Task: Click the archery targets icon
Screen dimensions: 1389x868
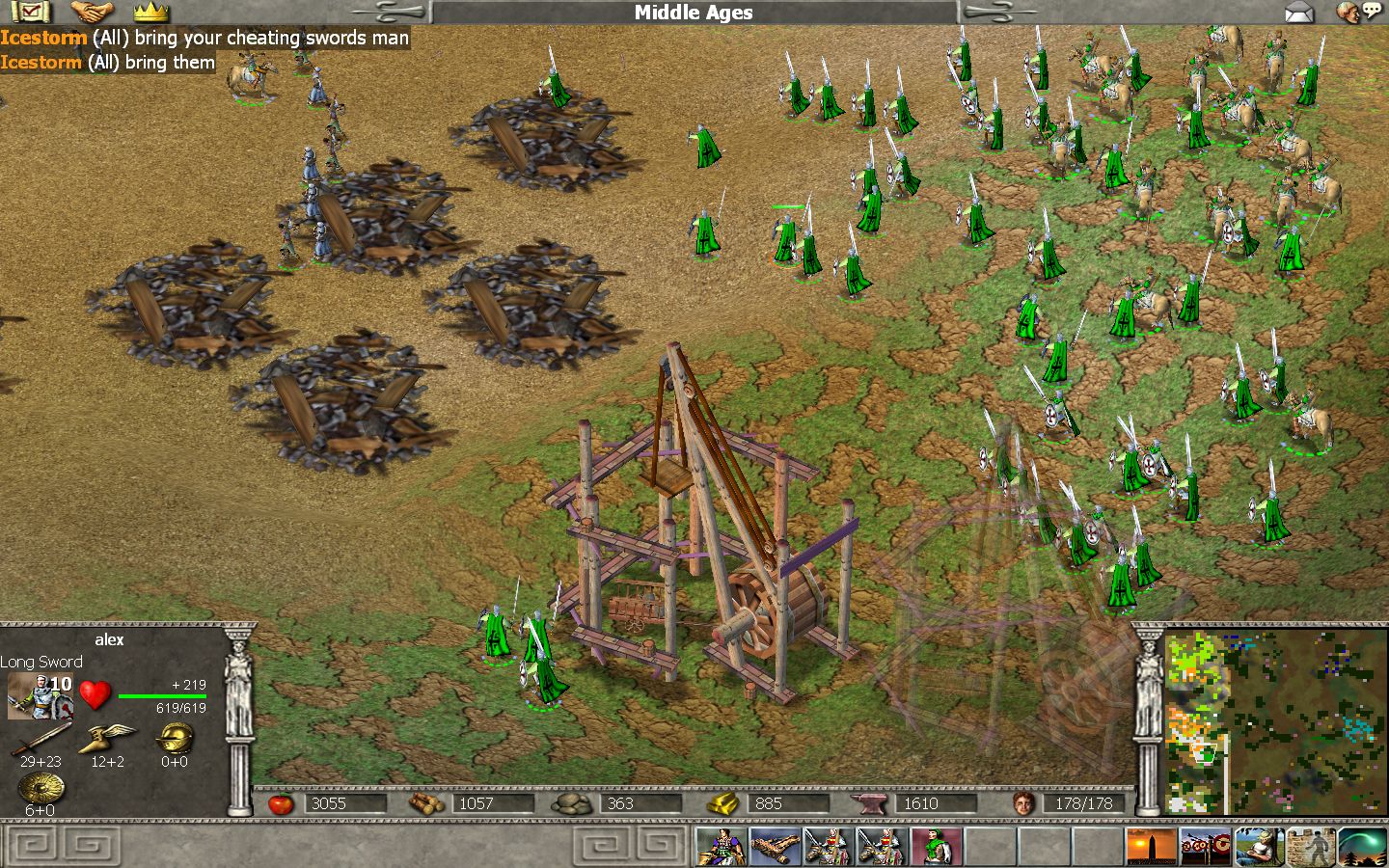Action: (1206, 847)
